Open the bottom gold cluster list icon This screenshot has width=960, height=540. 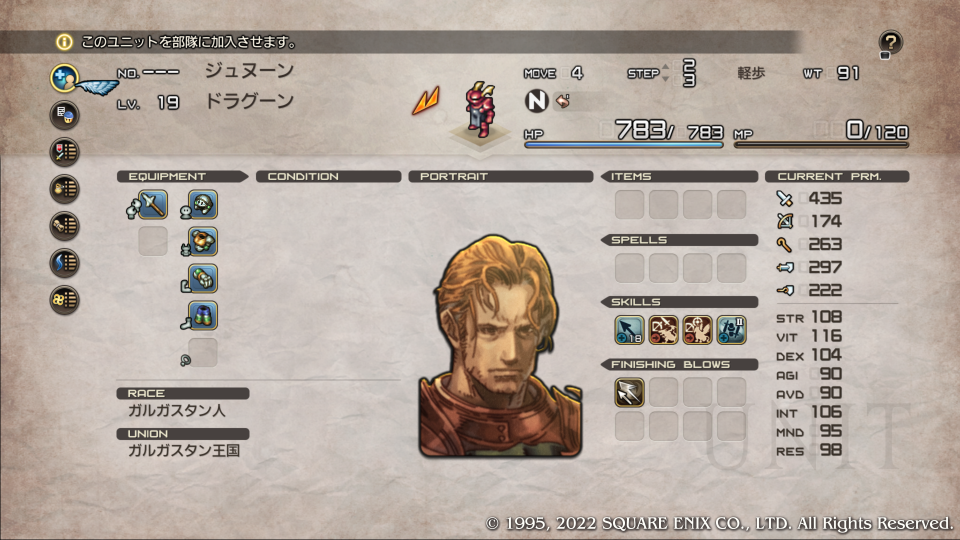(x=65, y=299)
